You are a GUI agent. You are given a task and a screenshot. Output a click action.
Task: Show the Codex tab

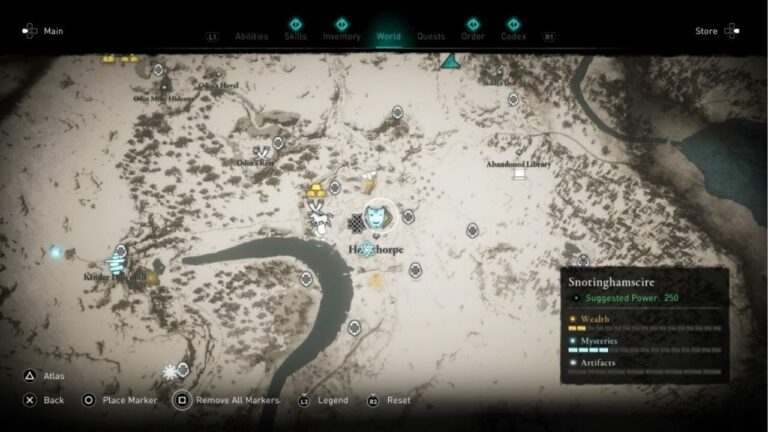pyautogui.click(x=513, y=36)
